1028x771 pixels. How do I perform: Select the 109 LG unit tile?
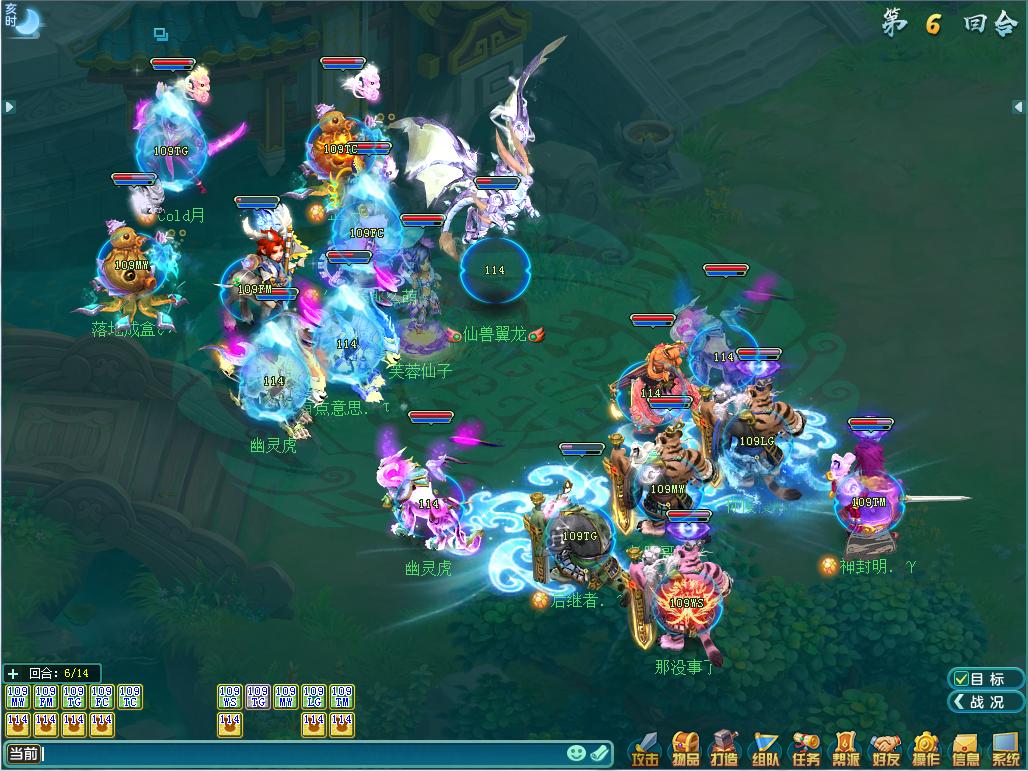pyautogui.click(x=314, y=696)
